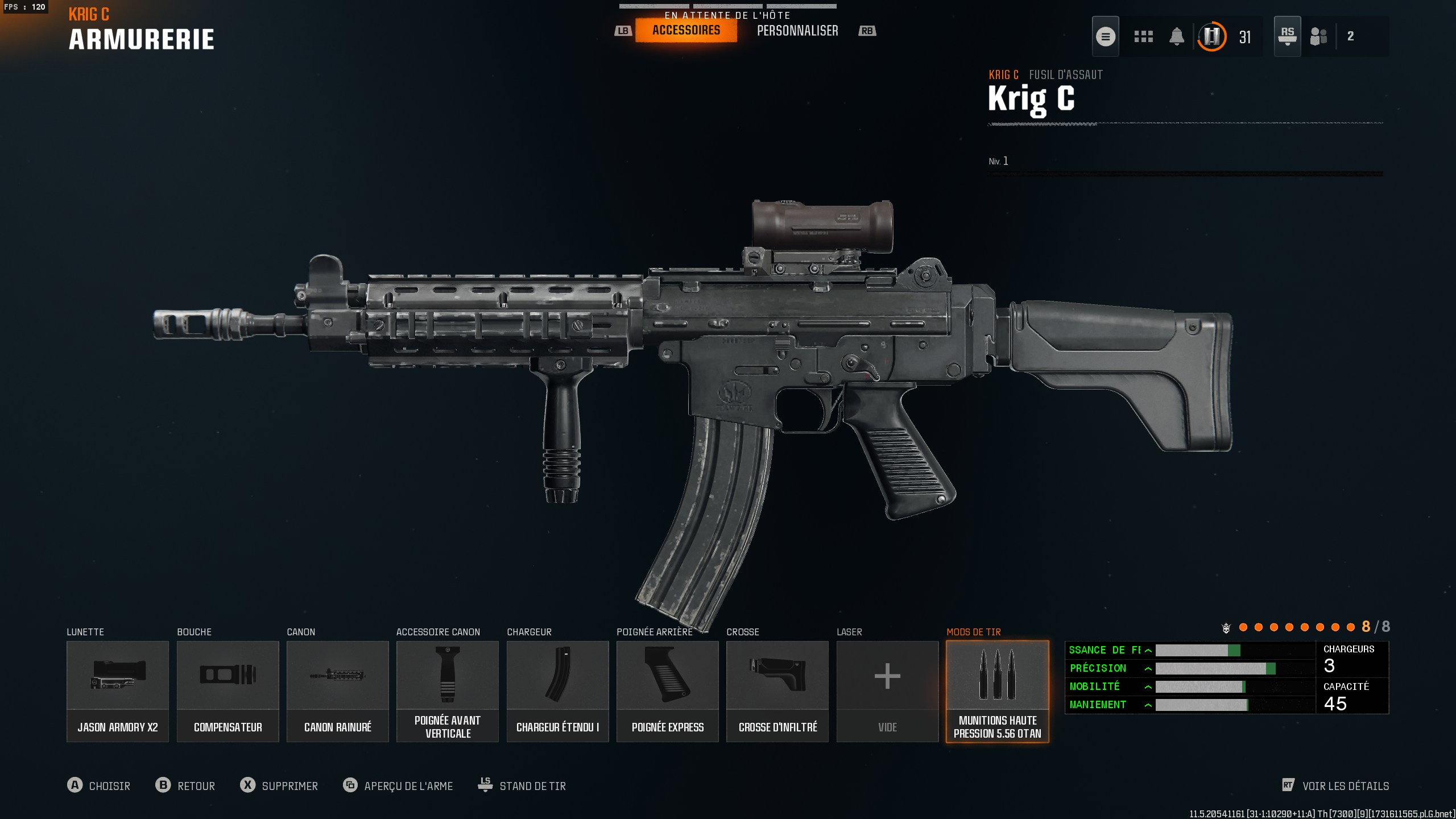
Task: Click the notifications bell icon
Action: (x=1177, y=36)
